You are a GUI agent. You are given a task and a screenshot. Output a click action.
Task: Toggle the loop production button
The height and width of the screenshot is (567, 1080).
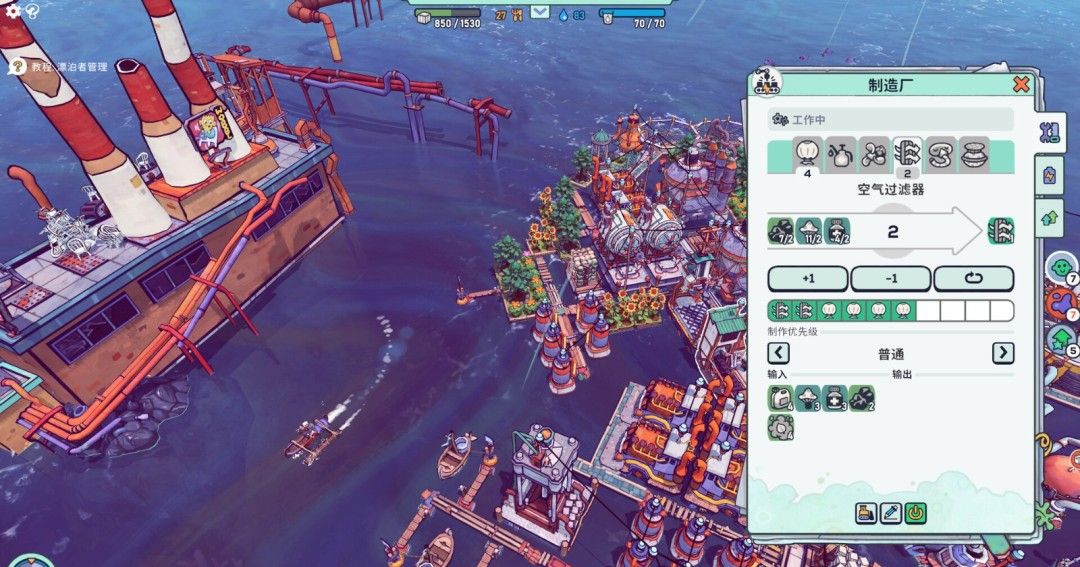pos(973,278)
